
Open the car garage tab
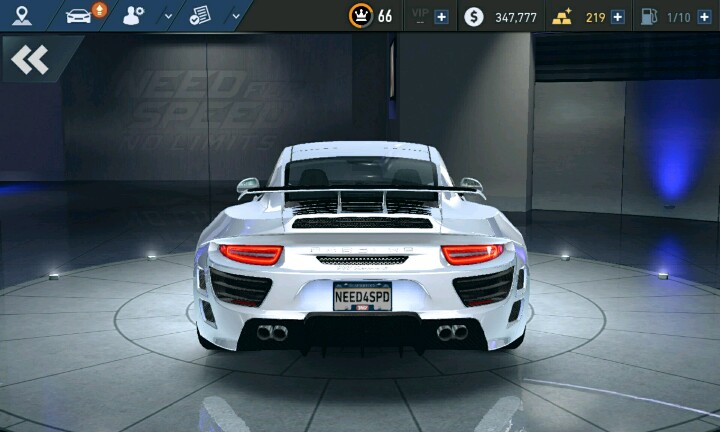coord(79,15)
